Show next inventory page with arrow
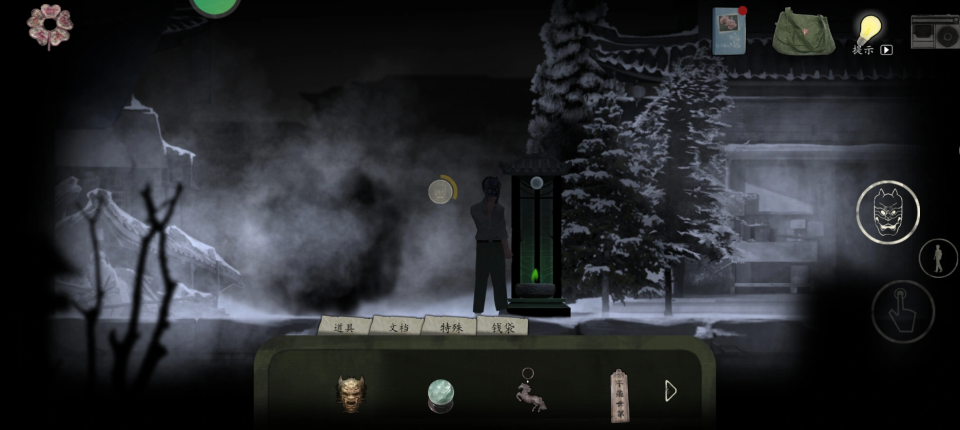Viewport: 960px width, 430px height. [671, 391]
